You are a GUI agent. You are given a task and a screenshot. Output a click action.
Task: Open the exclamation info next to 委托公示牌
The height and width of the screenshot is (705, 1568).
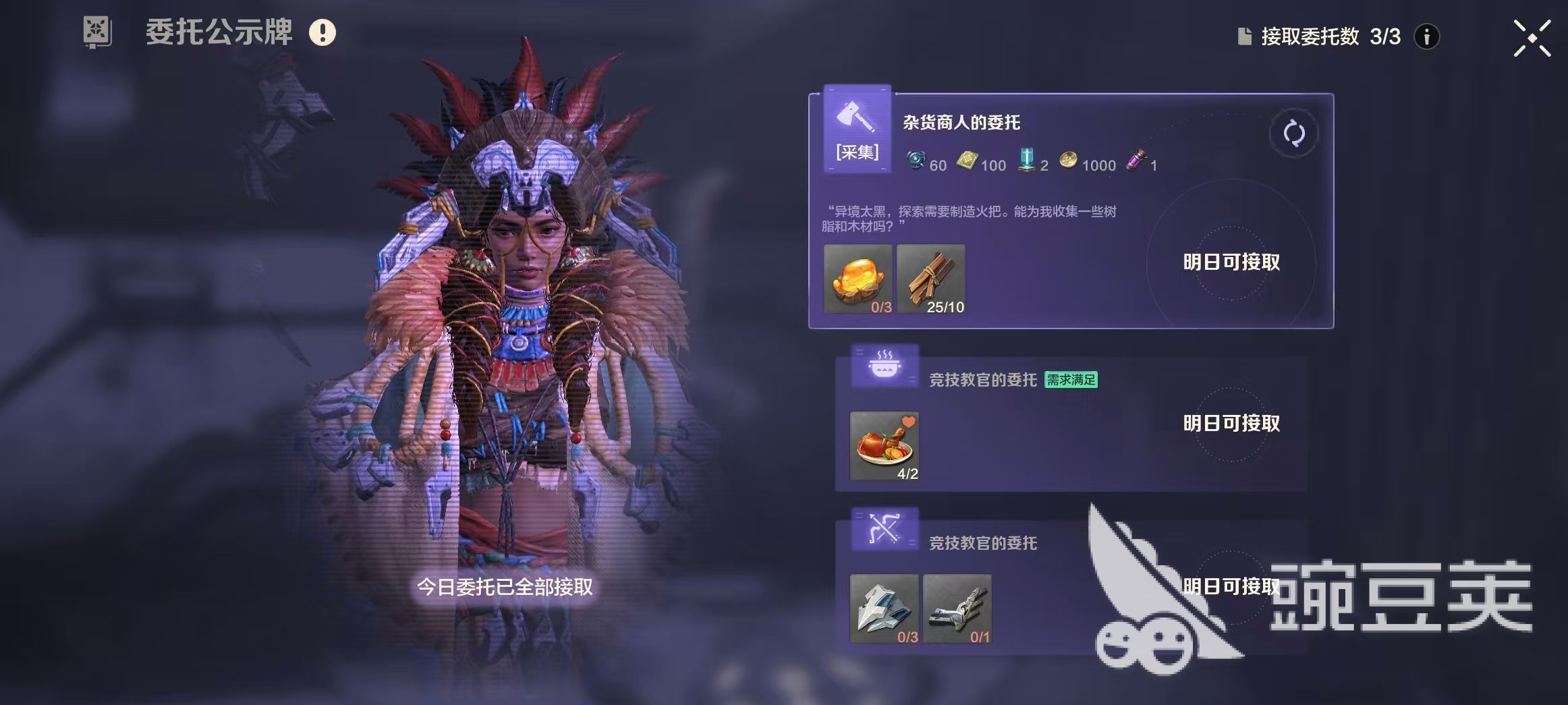point(323,32)
